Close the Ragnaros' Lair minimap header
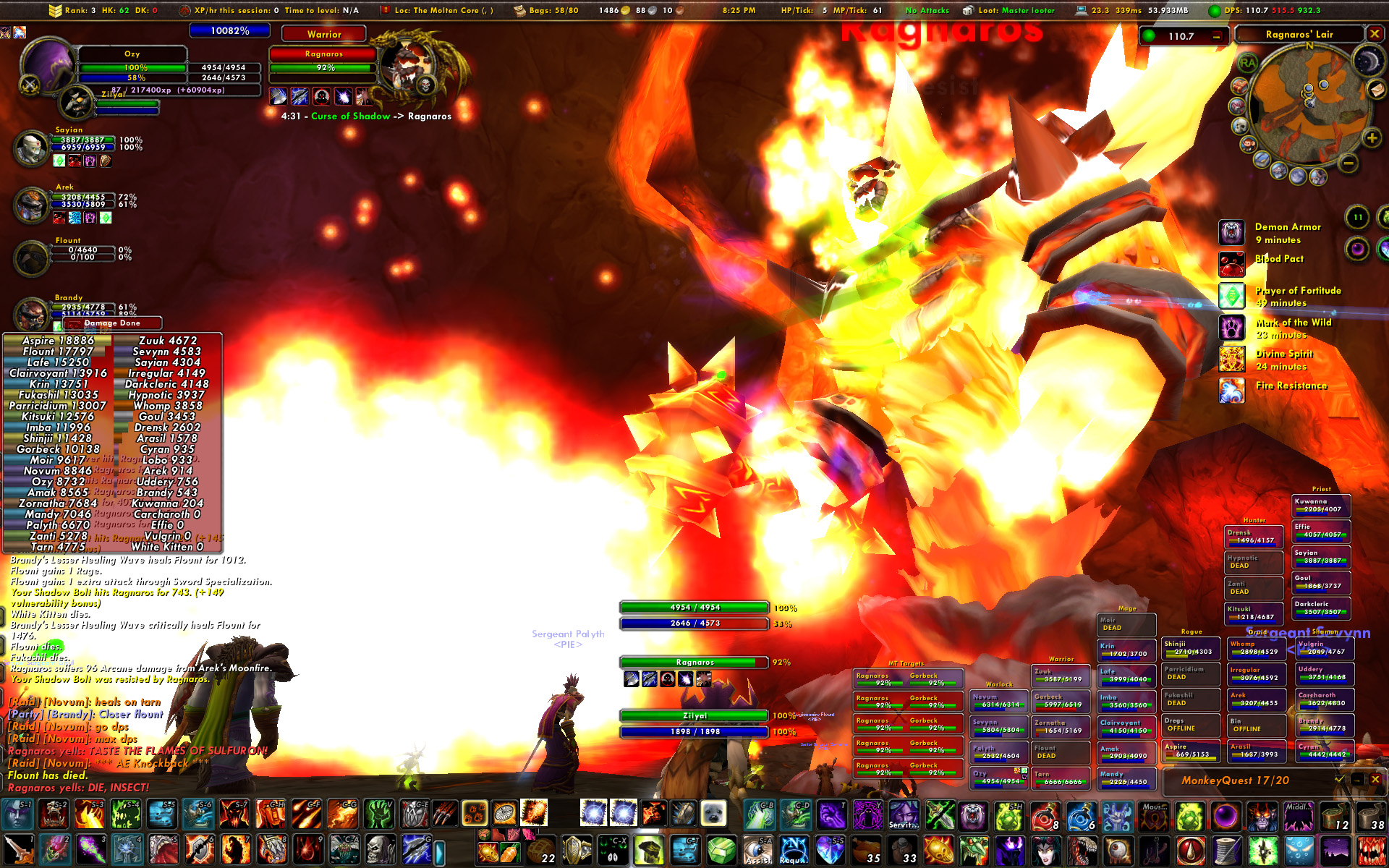The height and width of the screenshot is (868, 1389). 1375,34
